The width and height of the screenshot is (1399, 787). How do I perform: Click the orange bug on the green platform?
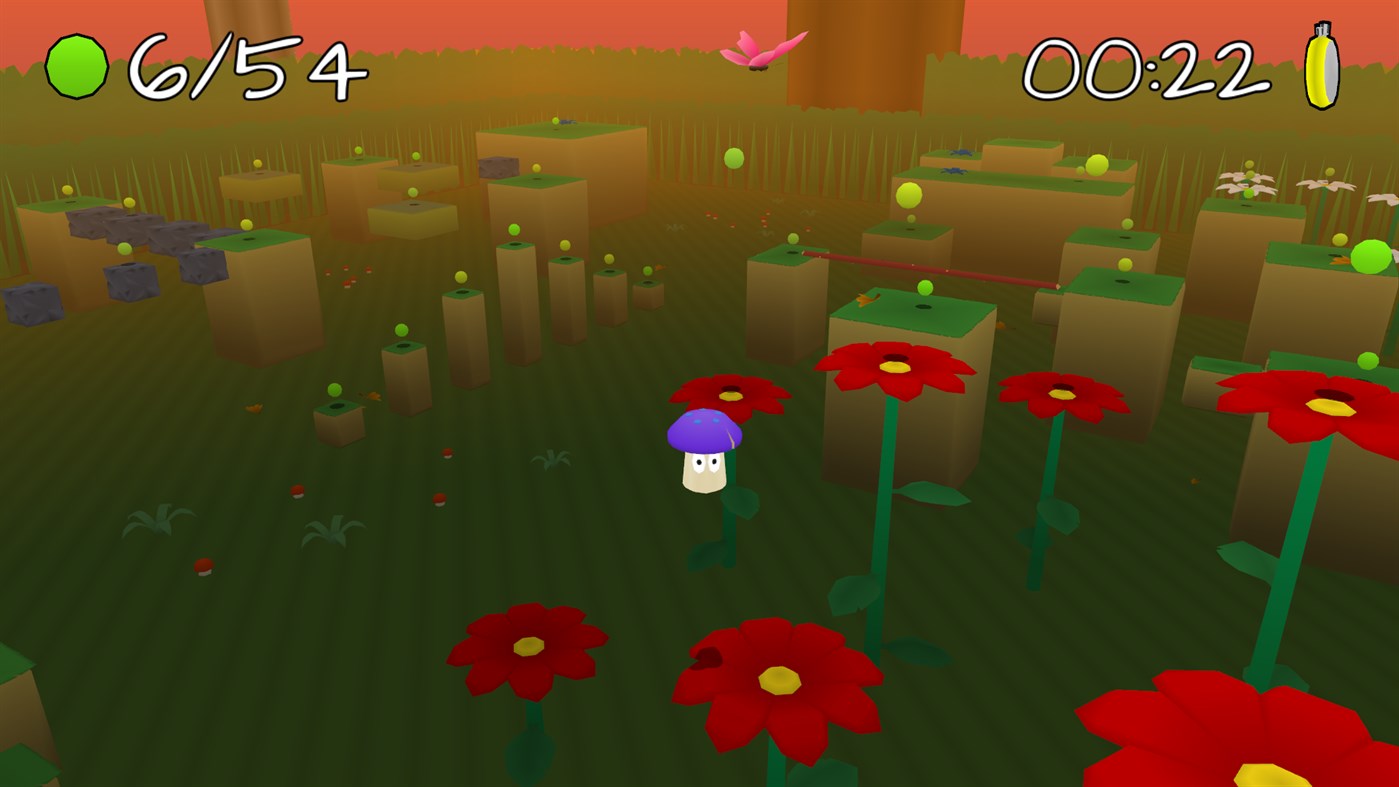click(x=867, y=298)
